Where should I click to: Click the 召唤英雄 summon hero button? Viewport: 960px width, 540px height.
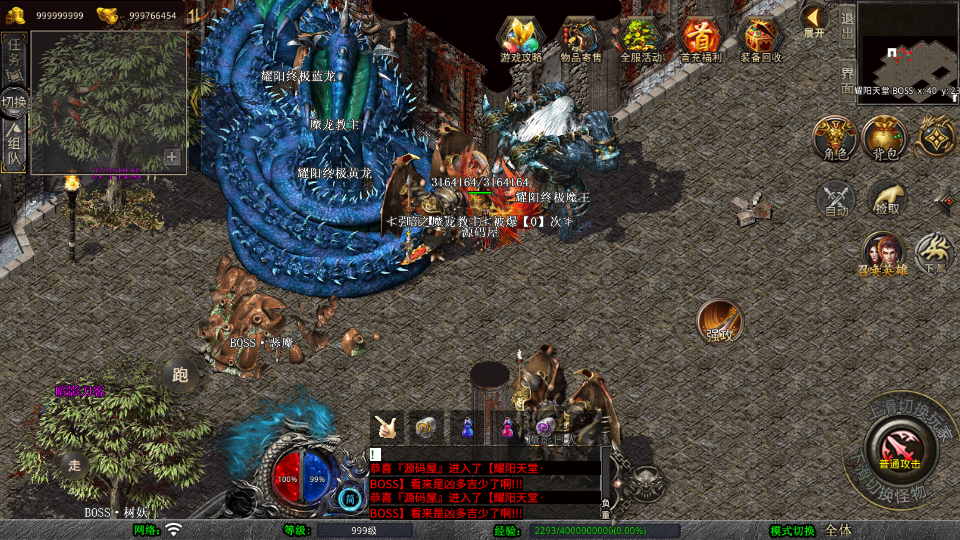(x=882, y=254)
